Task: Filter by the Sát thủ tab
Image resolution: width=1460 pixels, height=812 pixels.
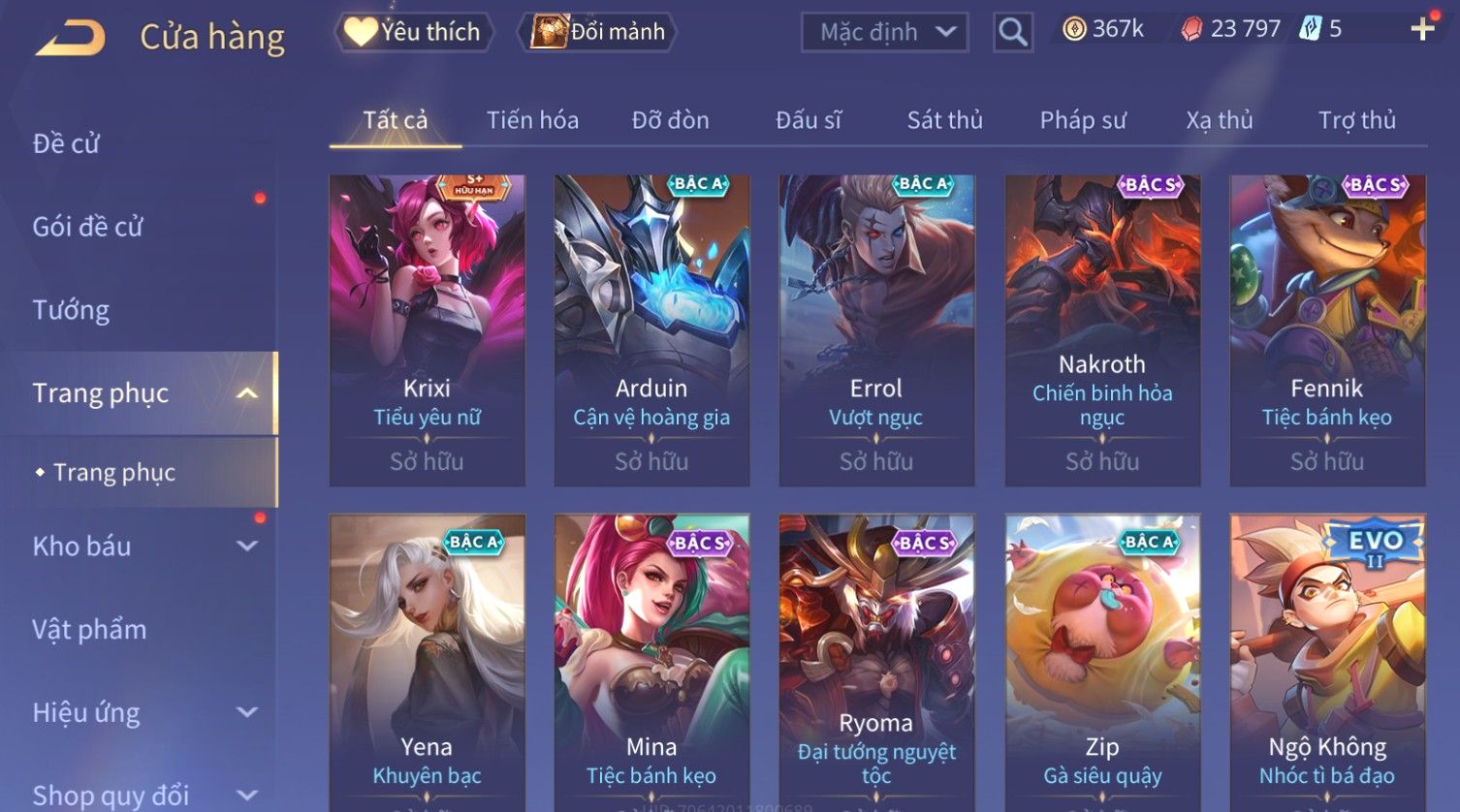Action: pos(944,120)
